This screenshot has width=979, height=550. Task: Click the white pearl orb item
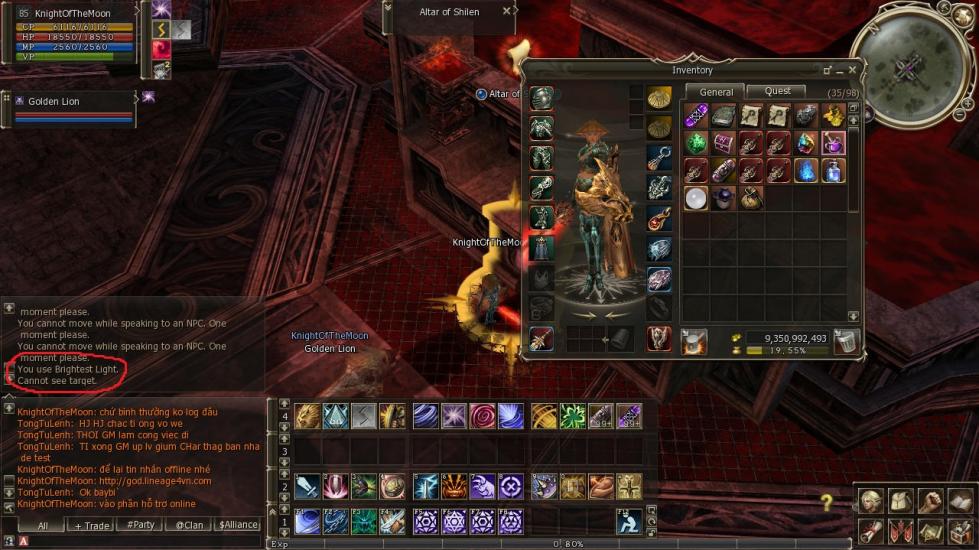pyautogui.click(x=696, y=197)
